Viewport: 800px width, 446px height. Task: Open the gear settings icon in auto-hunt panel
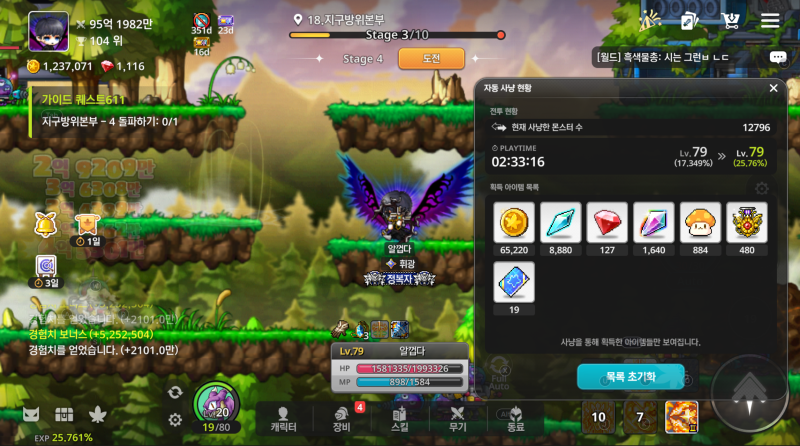[762, 188]
